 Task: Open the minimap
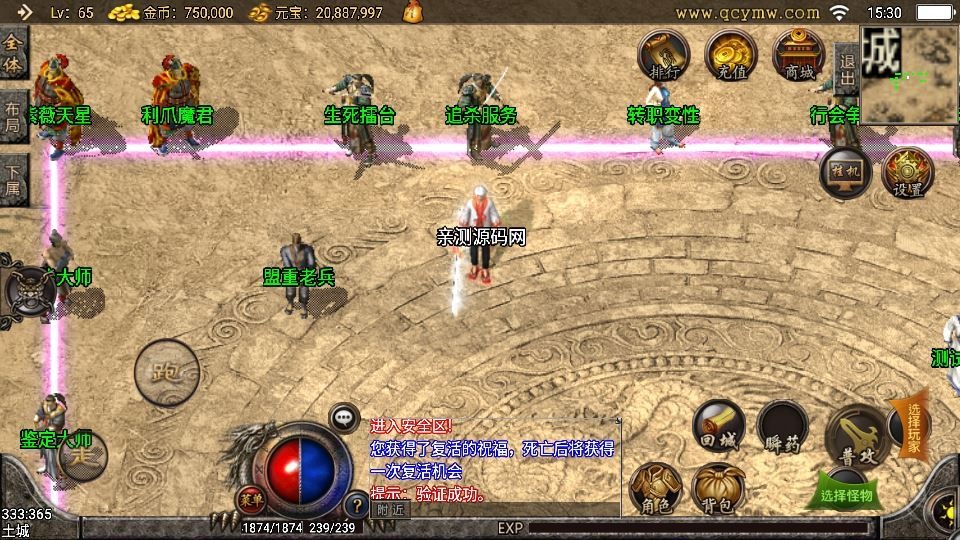coord(909,75)
